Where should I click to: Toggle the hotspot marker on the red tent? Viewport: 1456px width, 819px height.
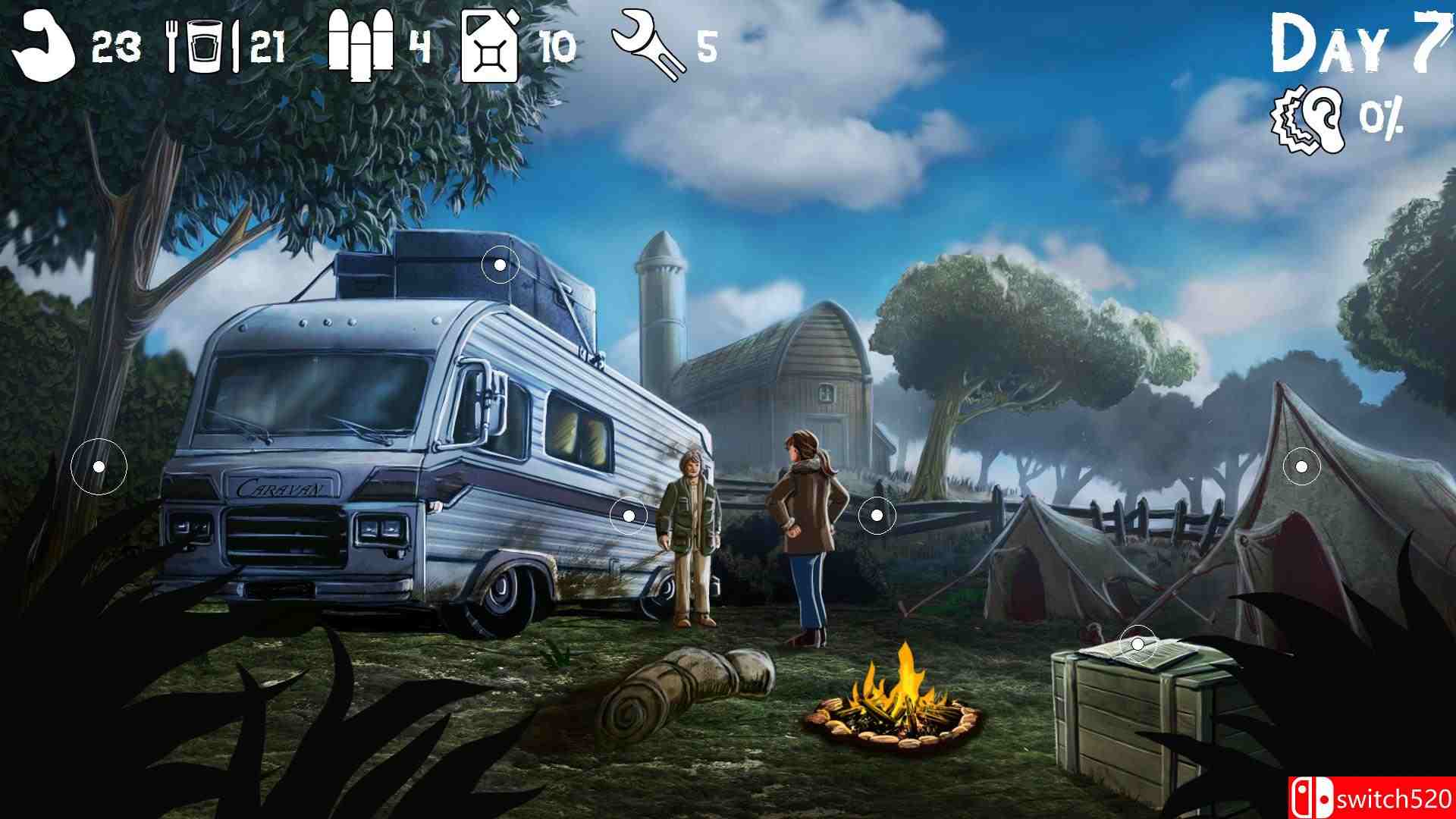(1302, 468)
